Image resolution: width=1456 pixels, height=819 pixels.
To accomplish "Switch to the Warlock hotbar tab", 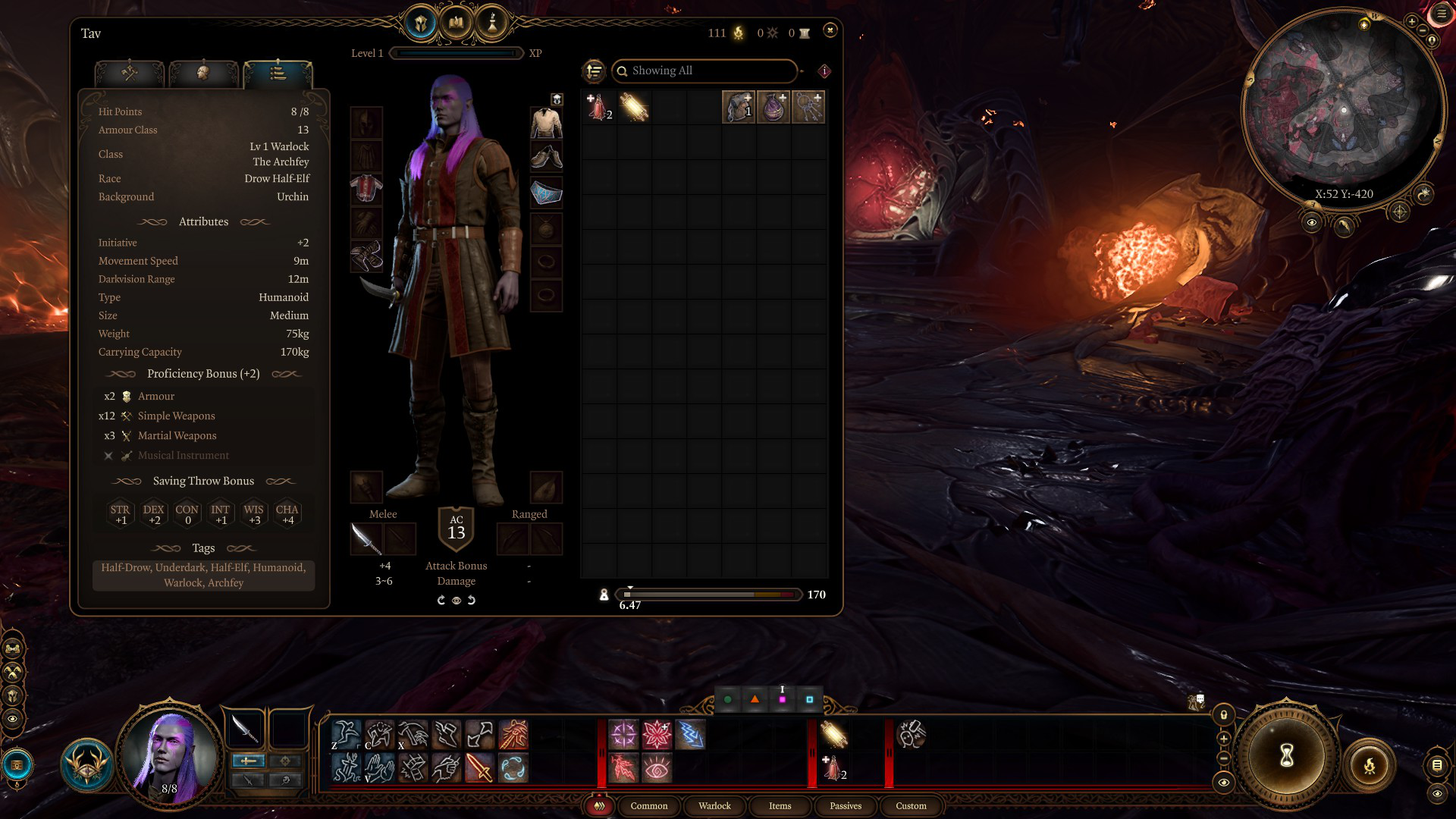I will click(x=714, y=806).
